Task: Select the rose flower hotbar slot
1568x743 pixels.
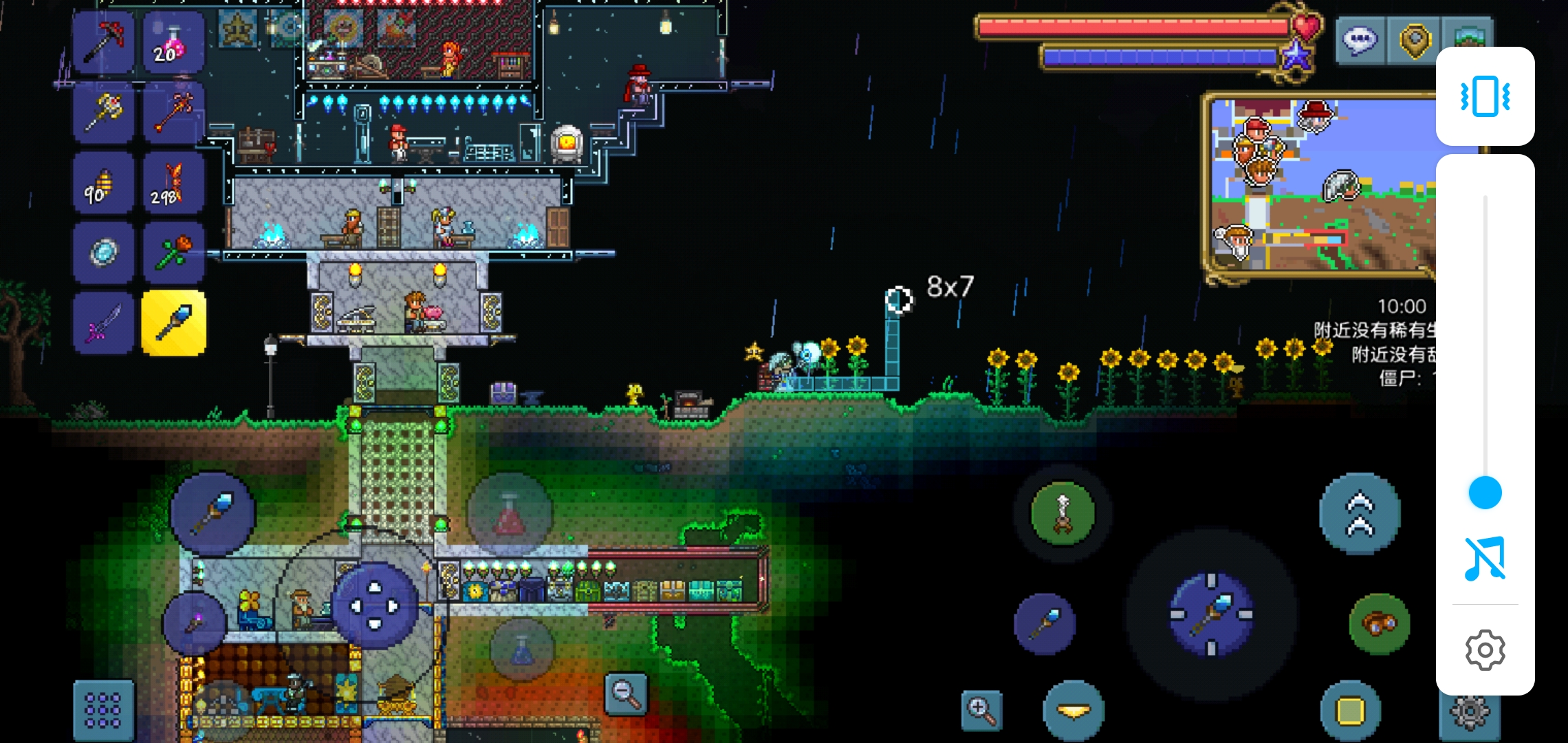Action: [x=173, y=253]
